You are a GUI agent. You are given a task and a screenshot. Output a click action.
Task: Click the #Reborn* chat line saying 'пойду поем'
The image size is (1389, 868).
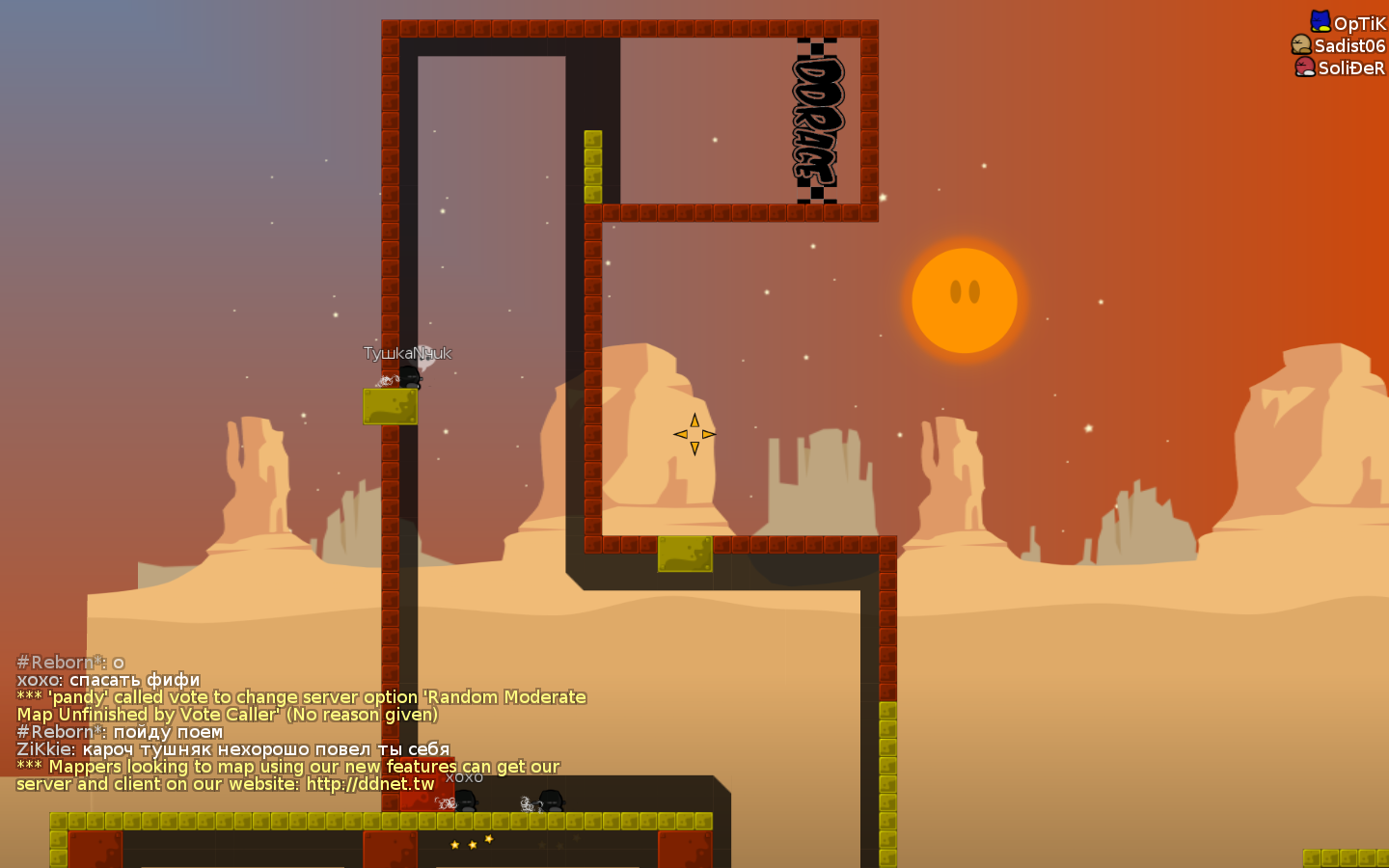(x=121, y=731)
